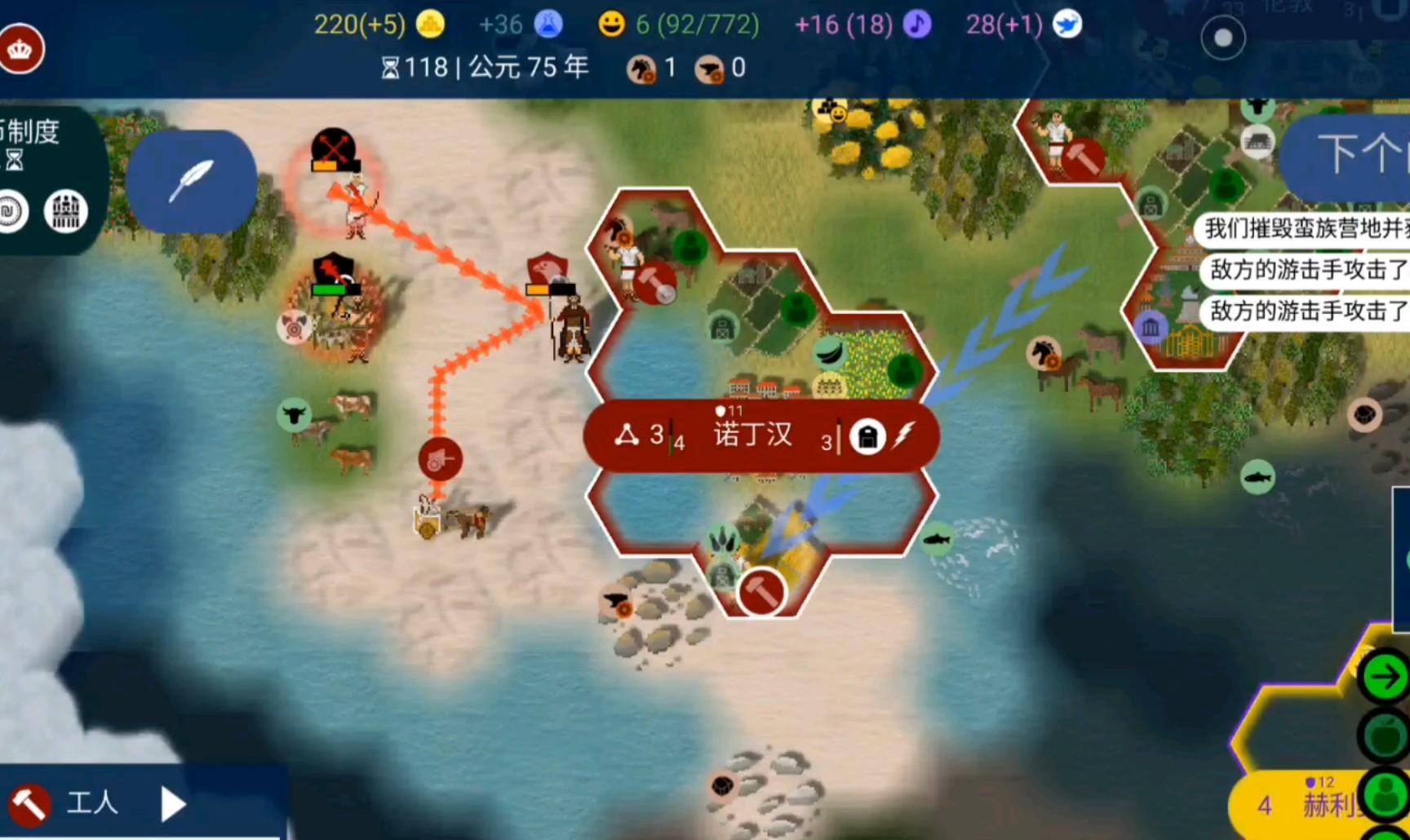The width and height of the screenshot is (1410, 840).
Task: Open the gold 220(+5) stats overview
Action: click(x=379, y=24)
